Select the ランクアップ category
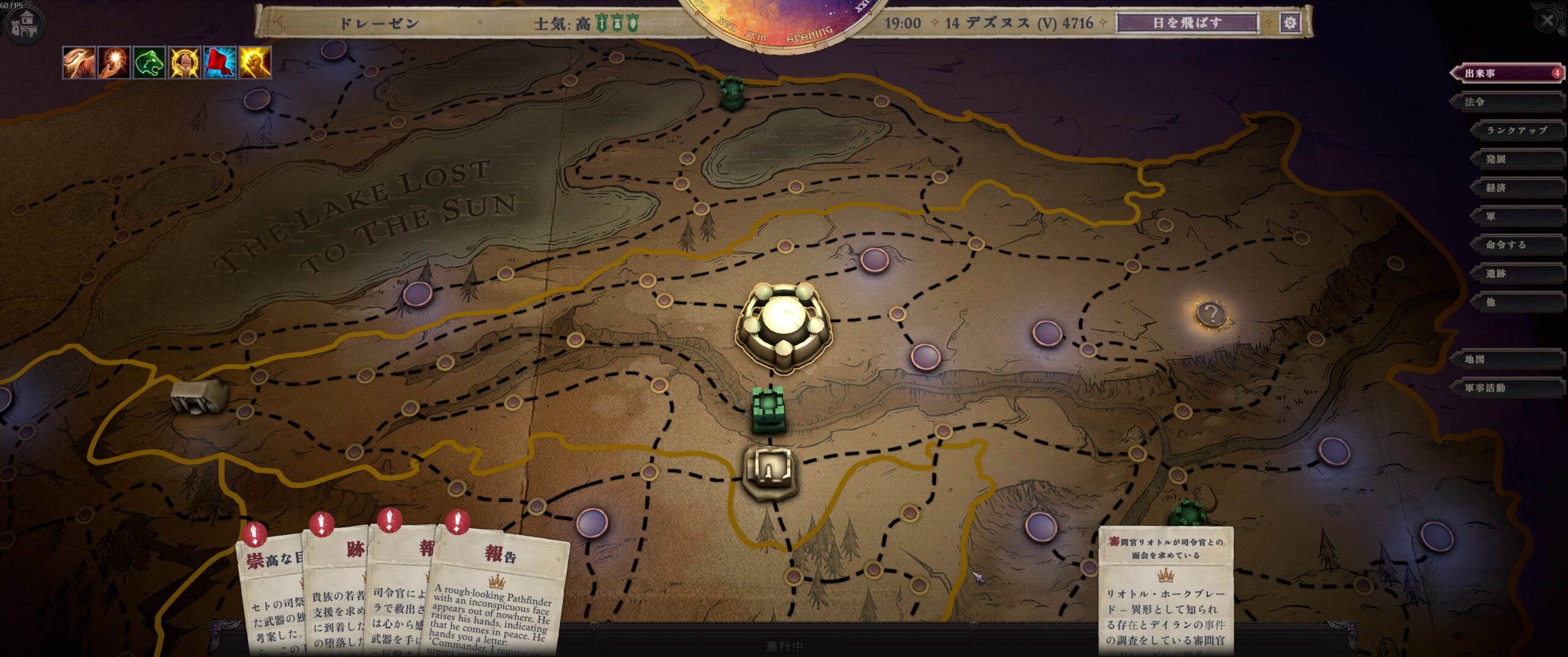 [x=1517, y=131]
